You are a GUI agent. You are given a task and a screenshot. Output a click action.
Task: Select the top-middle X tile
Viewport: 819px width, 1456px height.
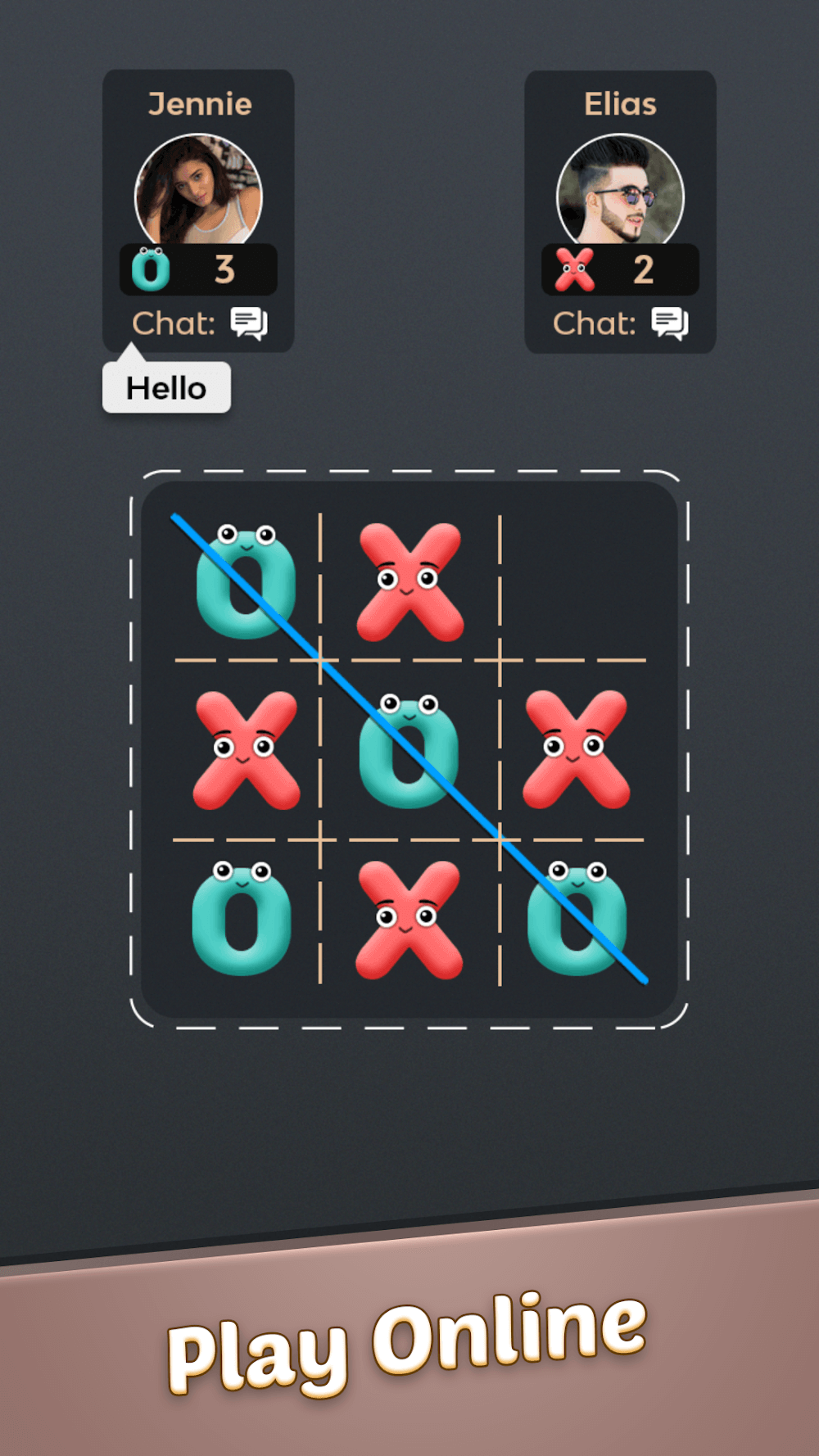(x=409, y=581)
